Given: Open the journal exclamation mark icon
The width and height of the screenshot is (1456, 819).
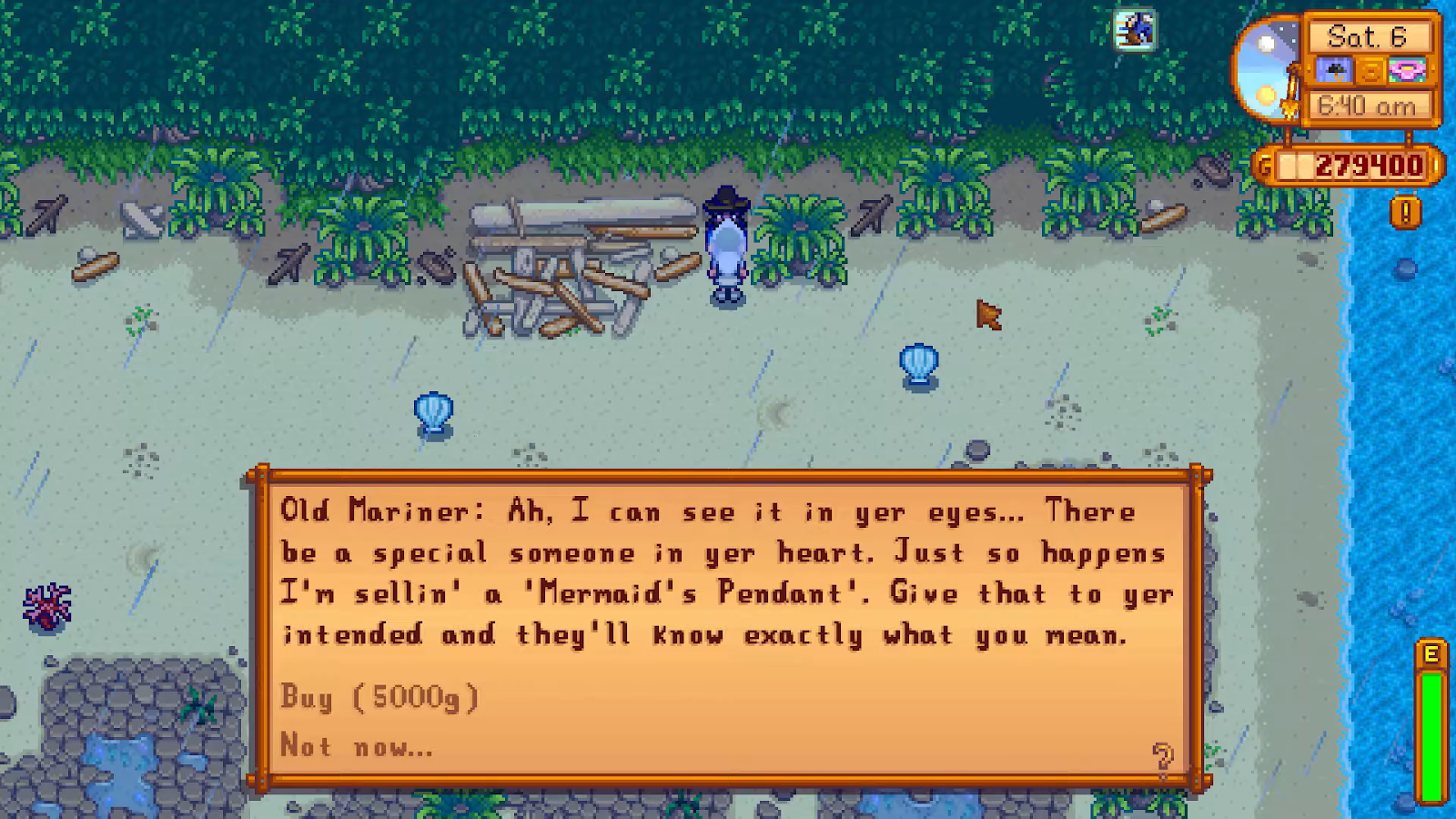Looking at the screenshot, I should coord(1405,213).
